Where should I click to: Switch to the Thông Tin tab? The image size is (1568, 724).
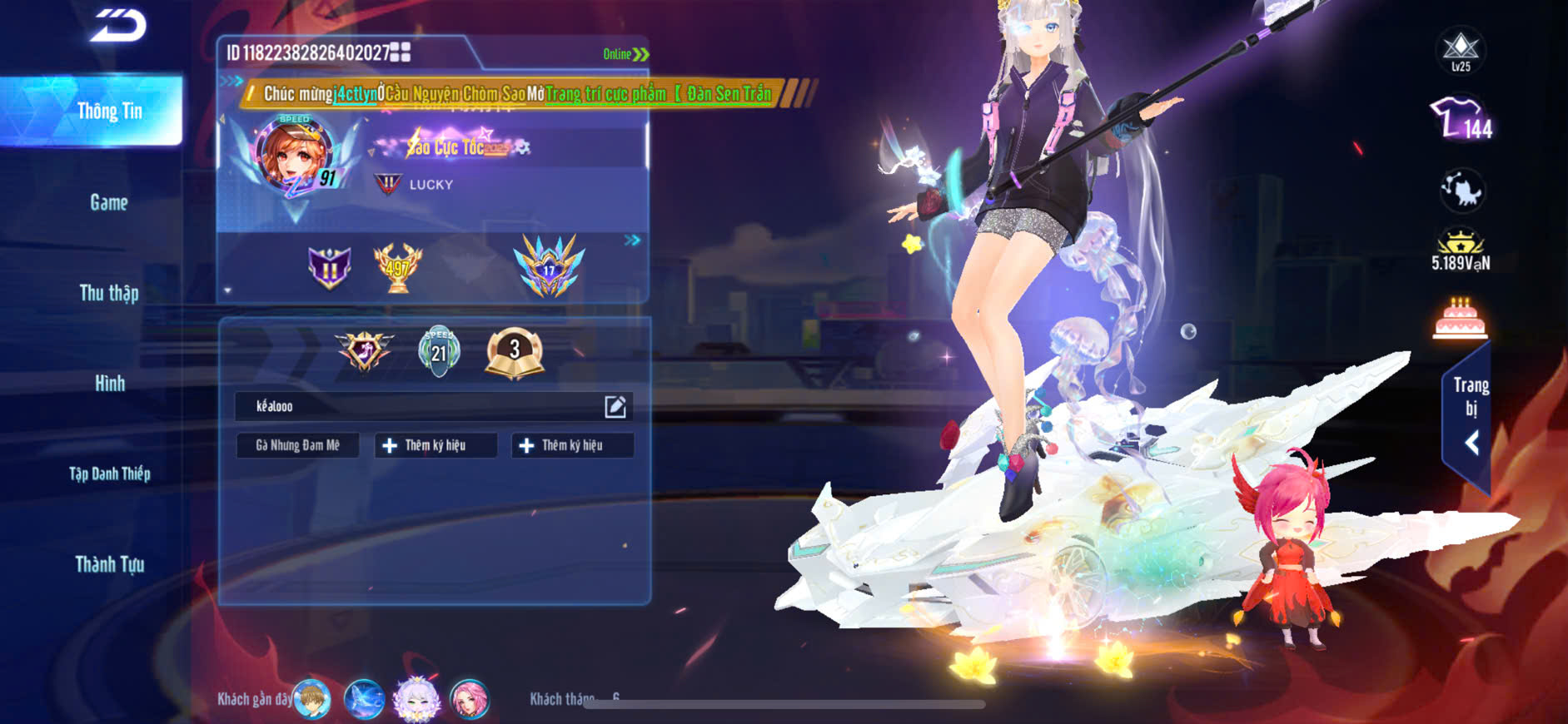tap(109, 112)
